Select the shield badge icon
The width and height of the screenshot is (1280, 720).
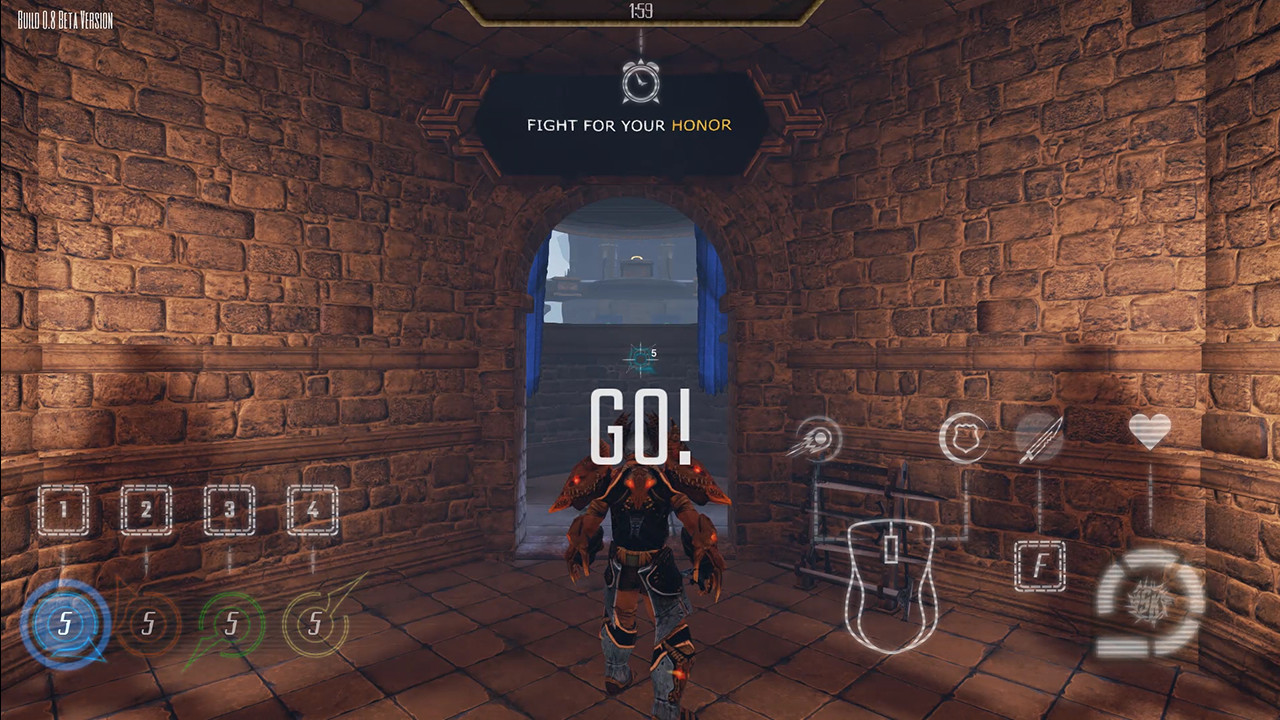click(963, 436)
